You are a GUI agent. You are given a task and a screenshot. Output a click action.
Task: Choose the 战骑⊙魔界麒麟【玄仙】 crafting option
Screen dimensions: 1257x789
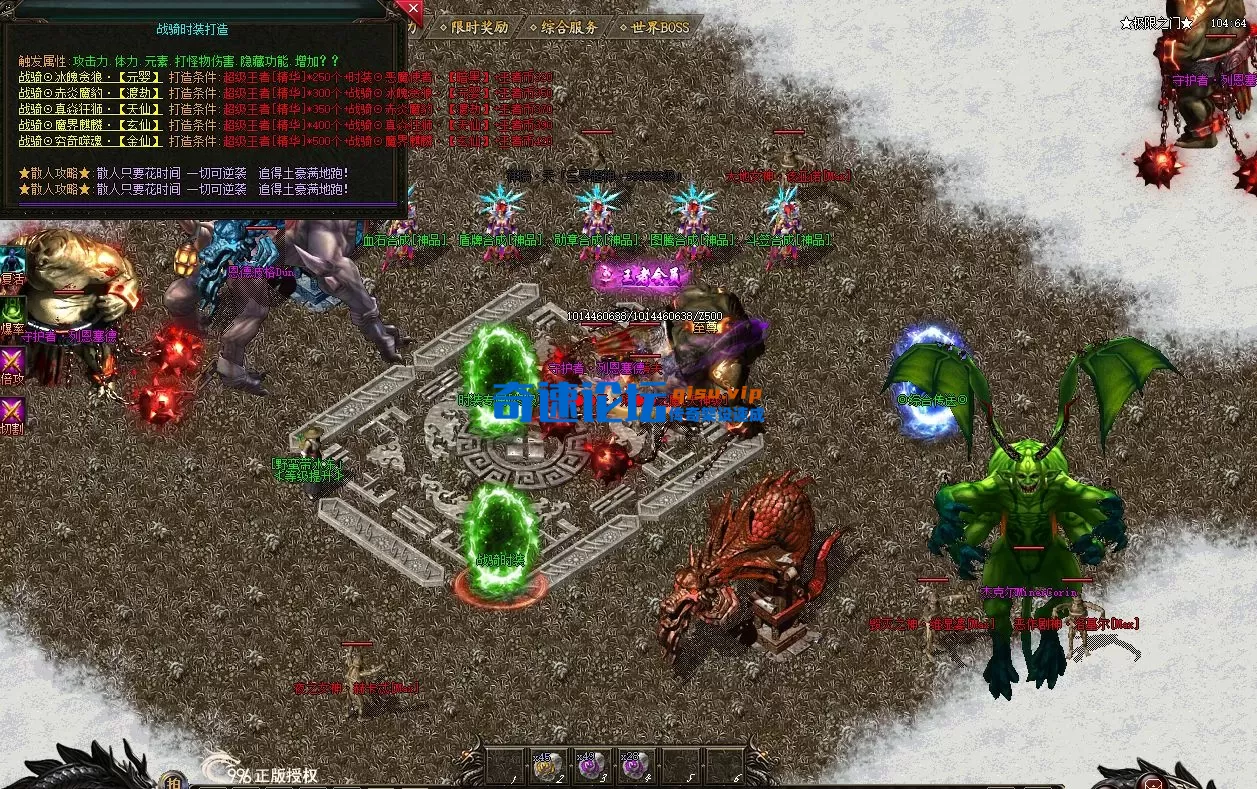click(89, 125)
